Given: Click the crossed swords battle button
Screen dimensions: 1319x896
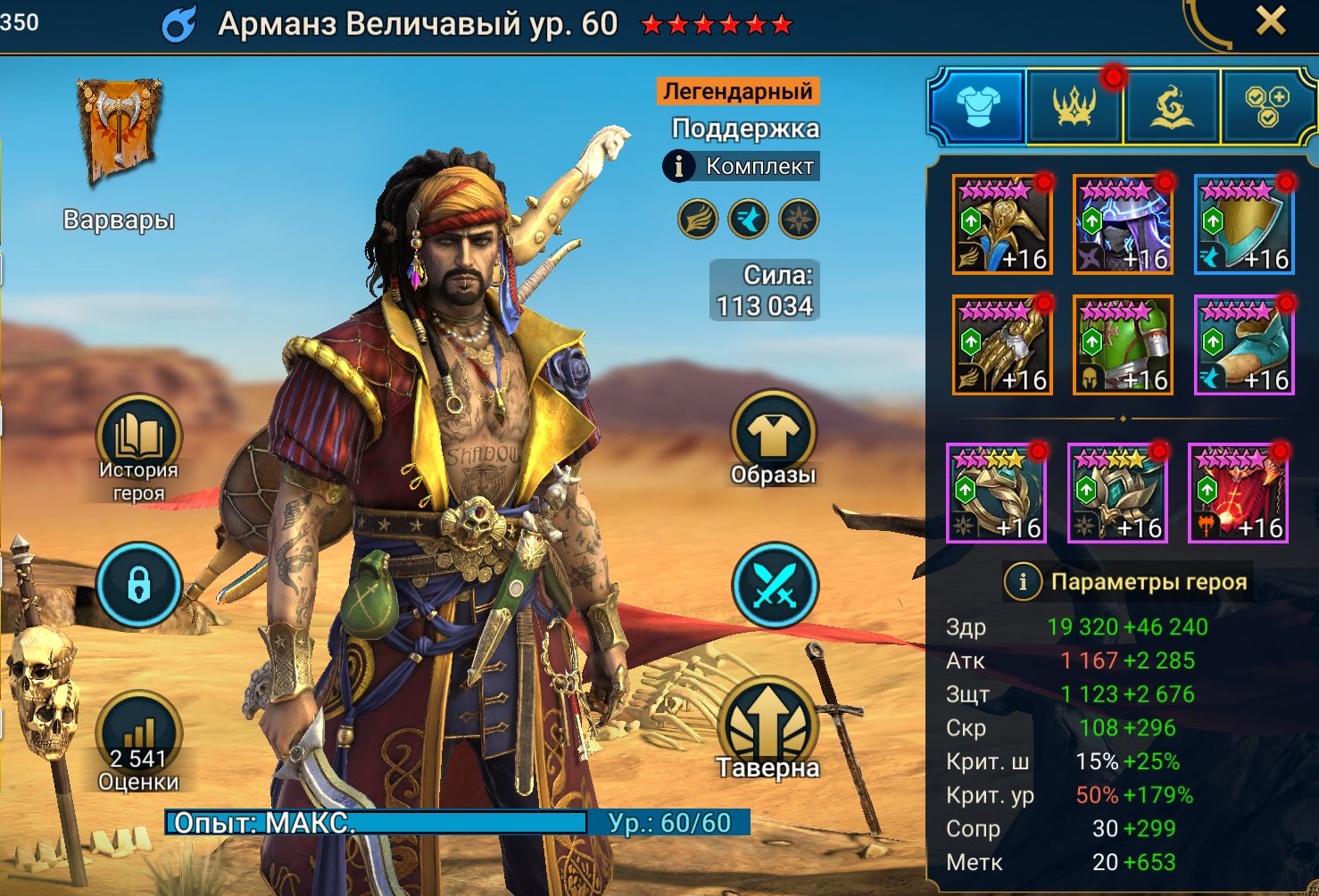Looking at the screenshot, I should coord(774,585).
